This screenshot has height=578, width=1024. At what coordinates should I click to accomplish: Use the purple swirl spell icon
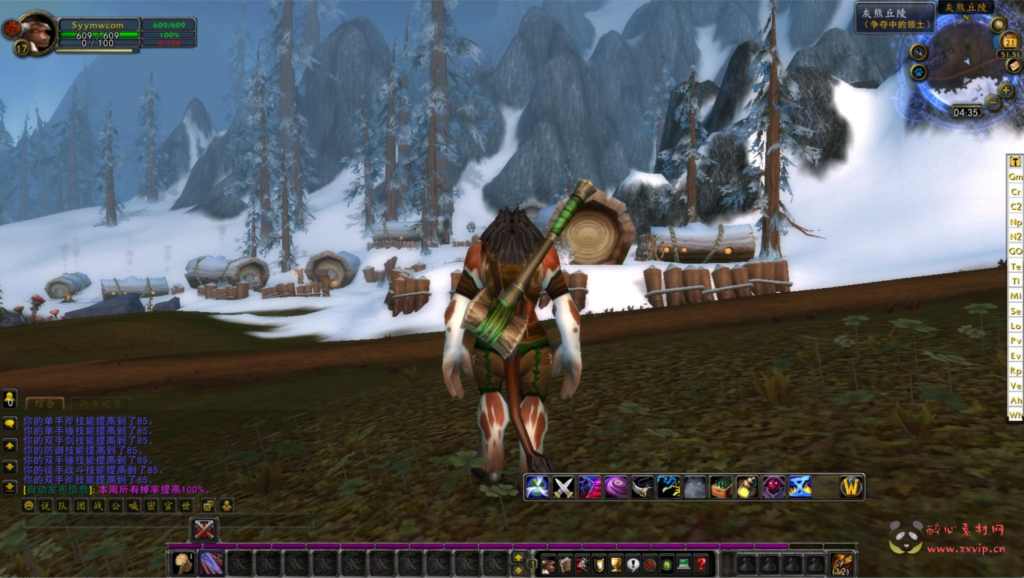coord(616,487)
